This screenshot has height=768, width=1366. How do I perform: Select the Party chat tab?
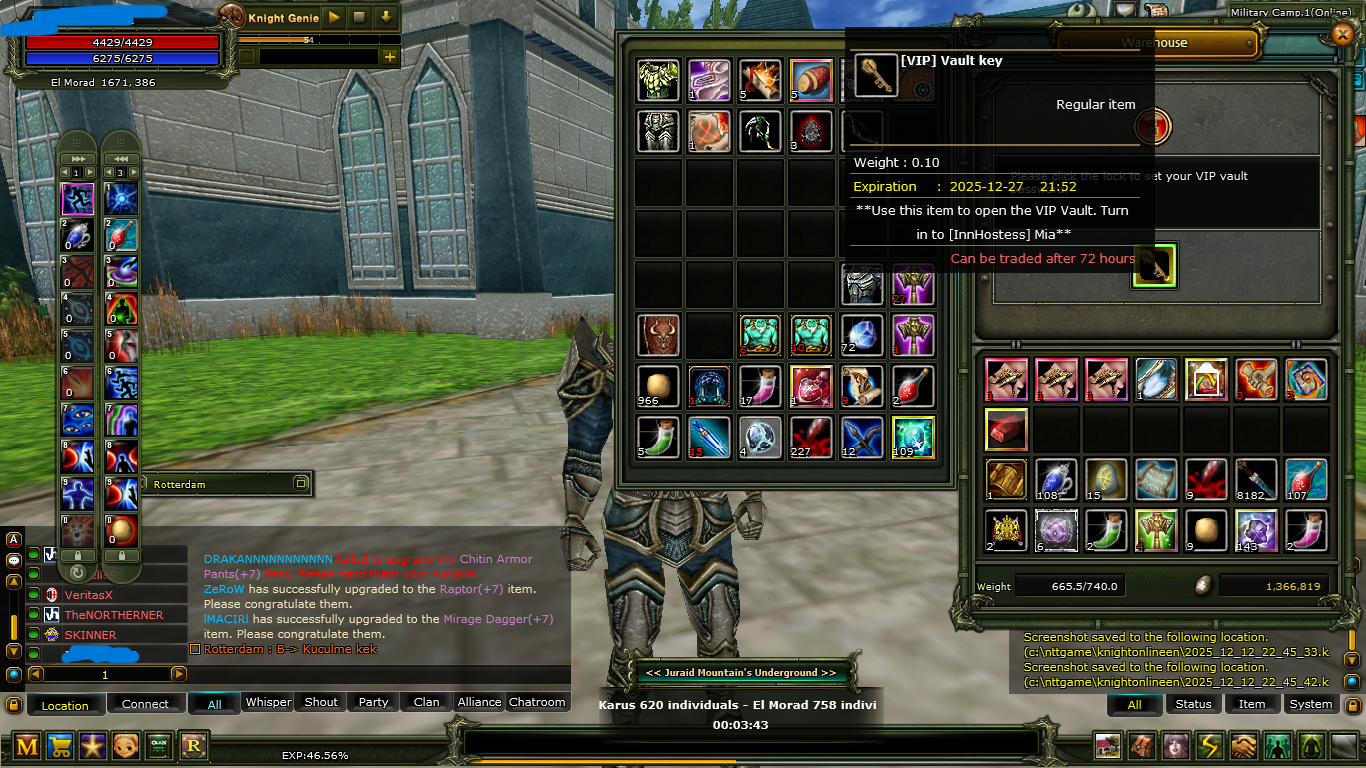(373, 702)
